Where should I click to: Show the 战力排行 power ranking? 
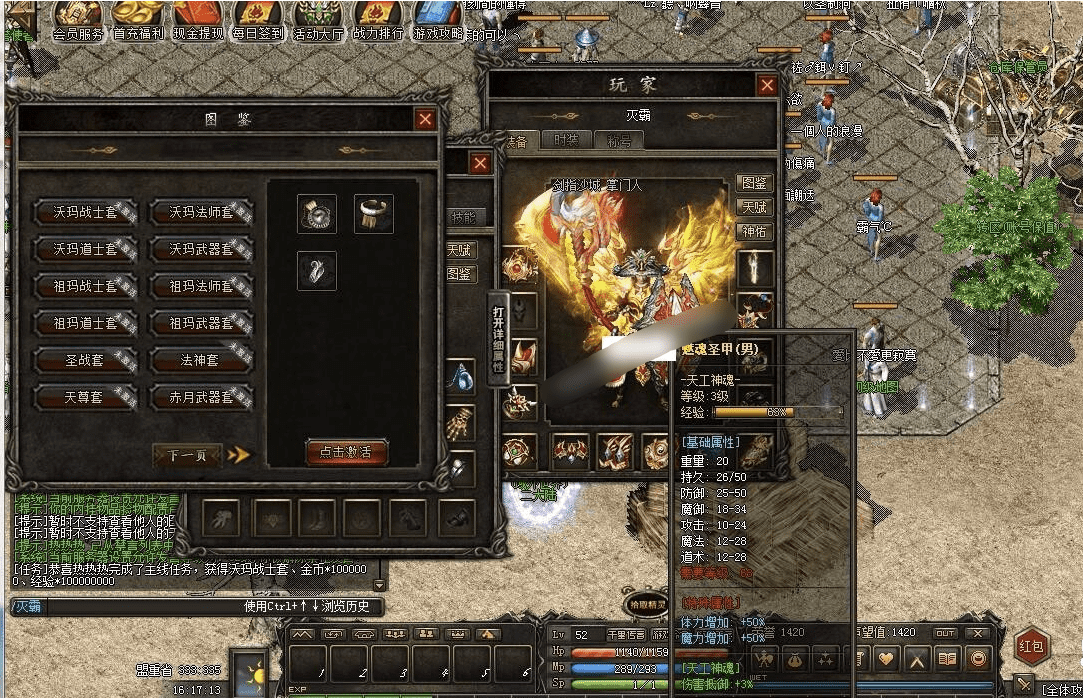(378, 20)
